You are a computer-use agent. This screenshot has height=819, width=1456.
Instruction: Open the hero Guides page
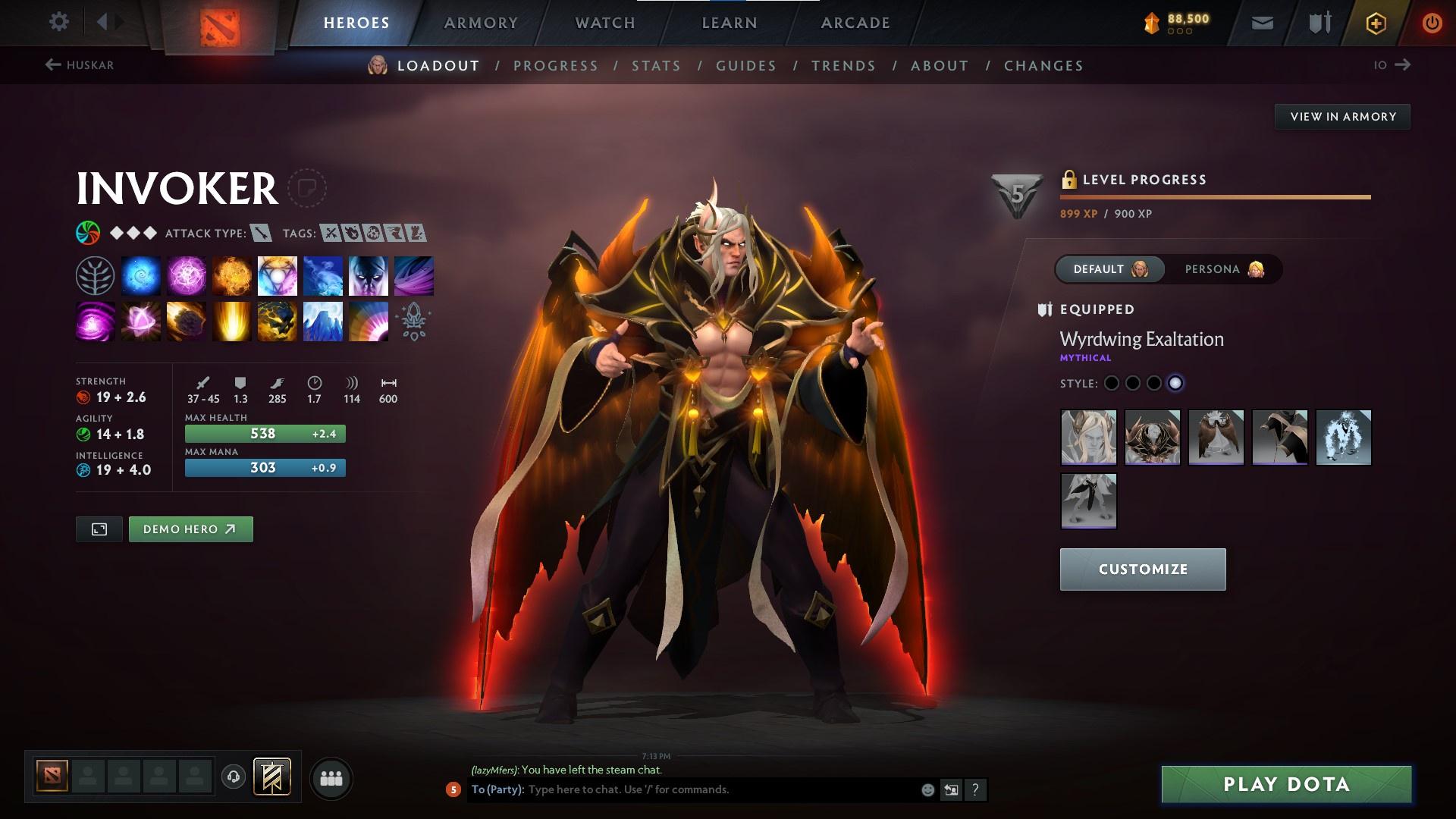(x=746, y=66)
